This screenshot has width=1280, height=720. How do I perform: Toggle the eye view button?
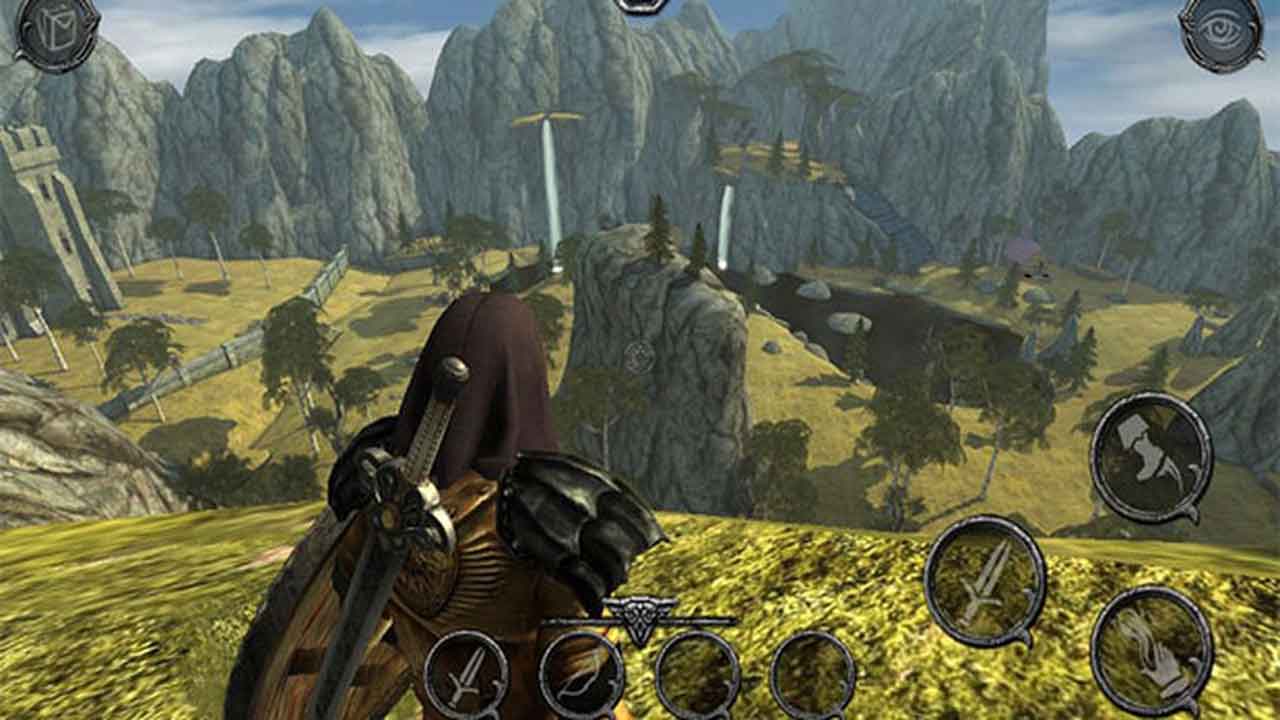1220,32
